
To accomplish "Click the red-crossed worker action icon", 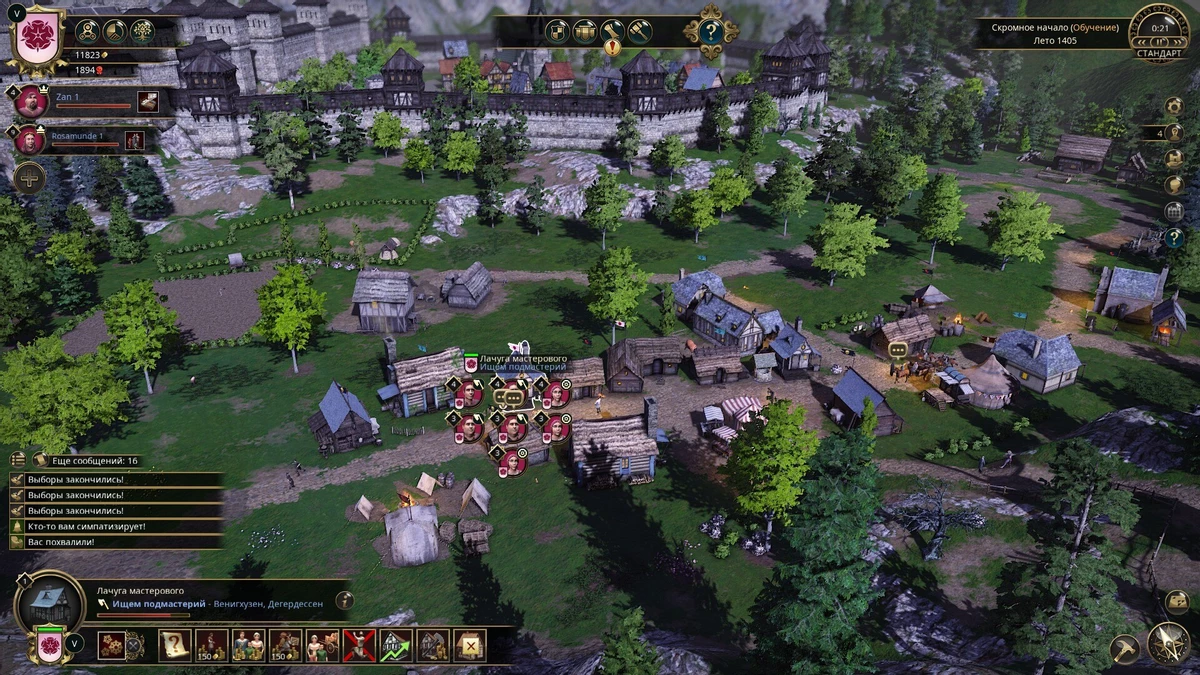I will (358, 645).
